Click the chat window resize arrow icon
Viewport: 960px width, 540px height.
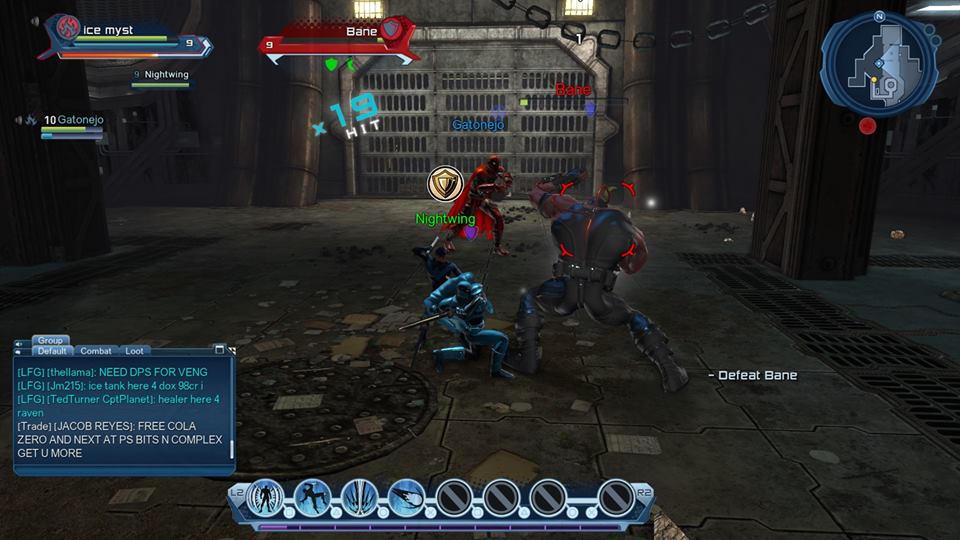(x=232, y=351)
